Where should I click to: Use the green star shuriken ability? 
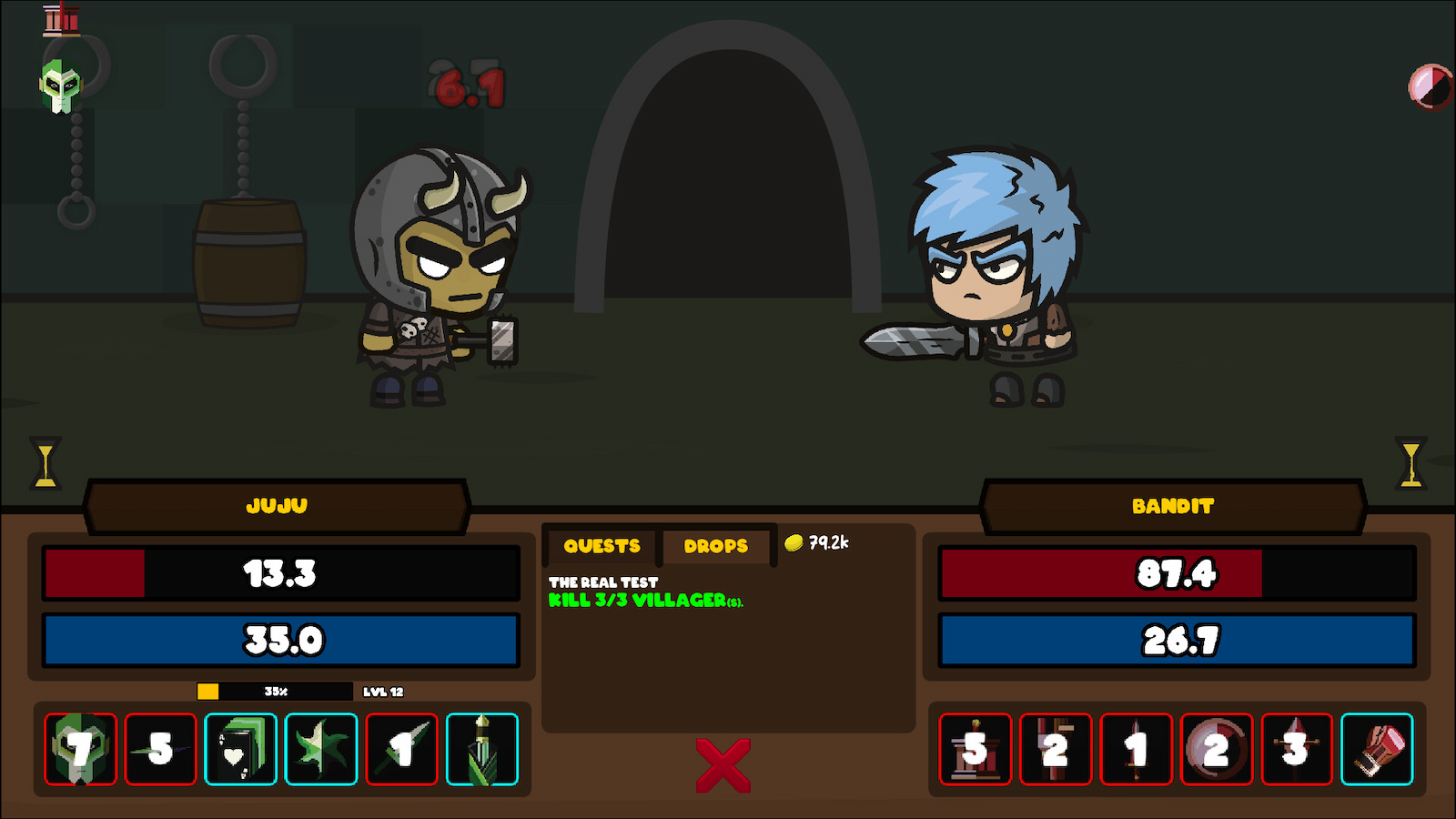pos(321,751)
